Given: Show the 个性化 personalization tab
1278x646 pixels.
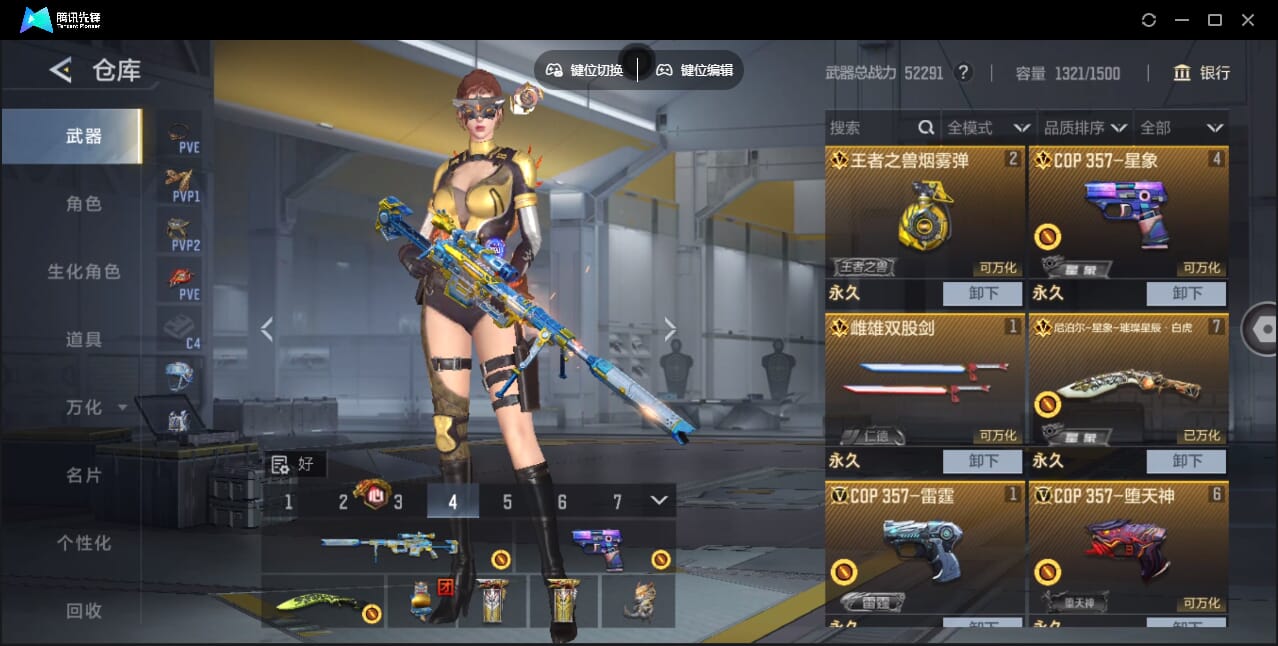Looking at the screenshot, I should point(84,543).
